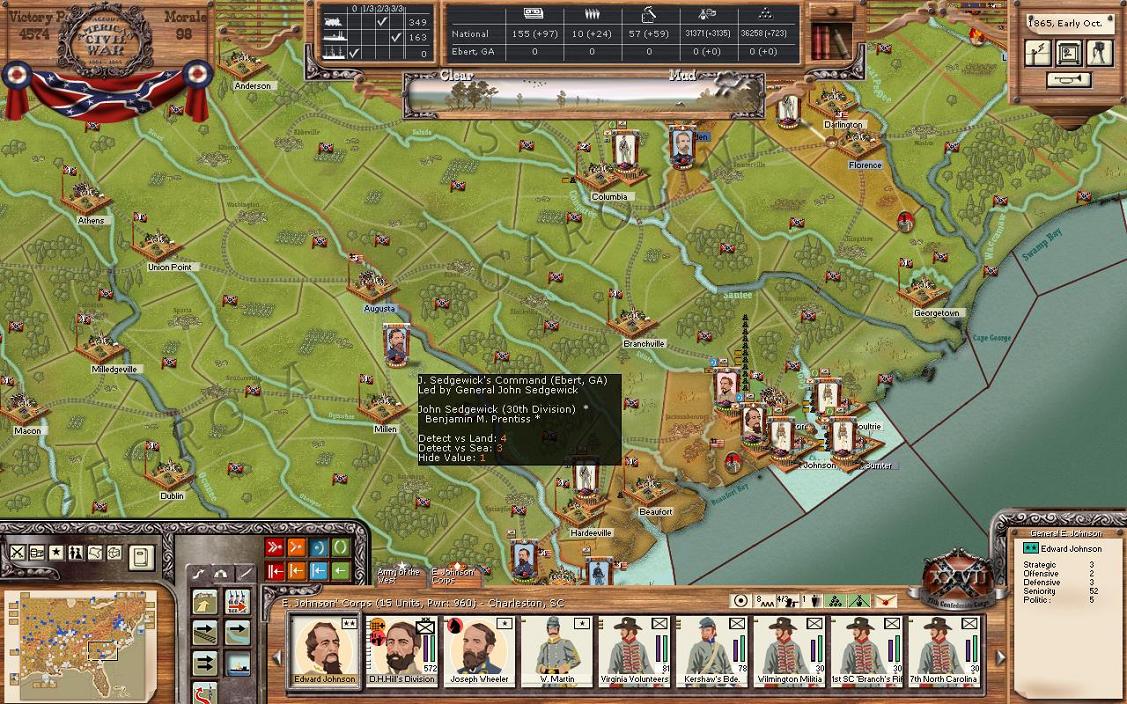Toggle the crossed swords map filter
Viewport: 1127px width, 704px height.
click(x=18, y=552)
